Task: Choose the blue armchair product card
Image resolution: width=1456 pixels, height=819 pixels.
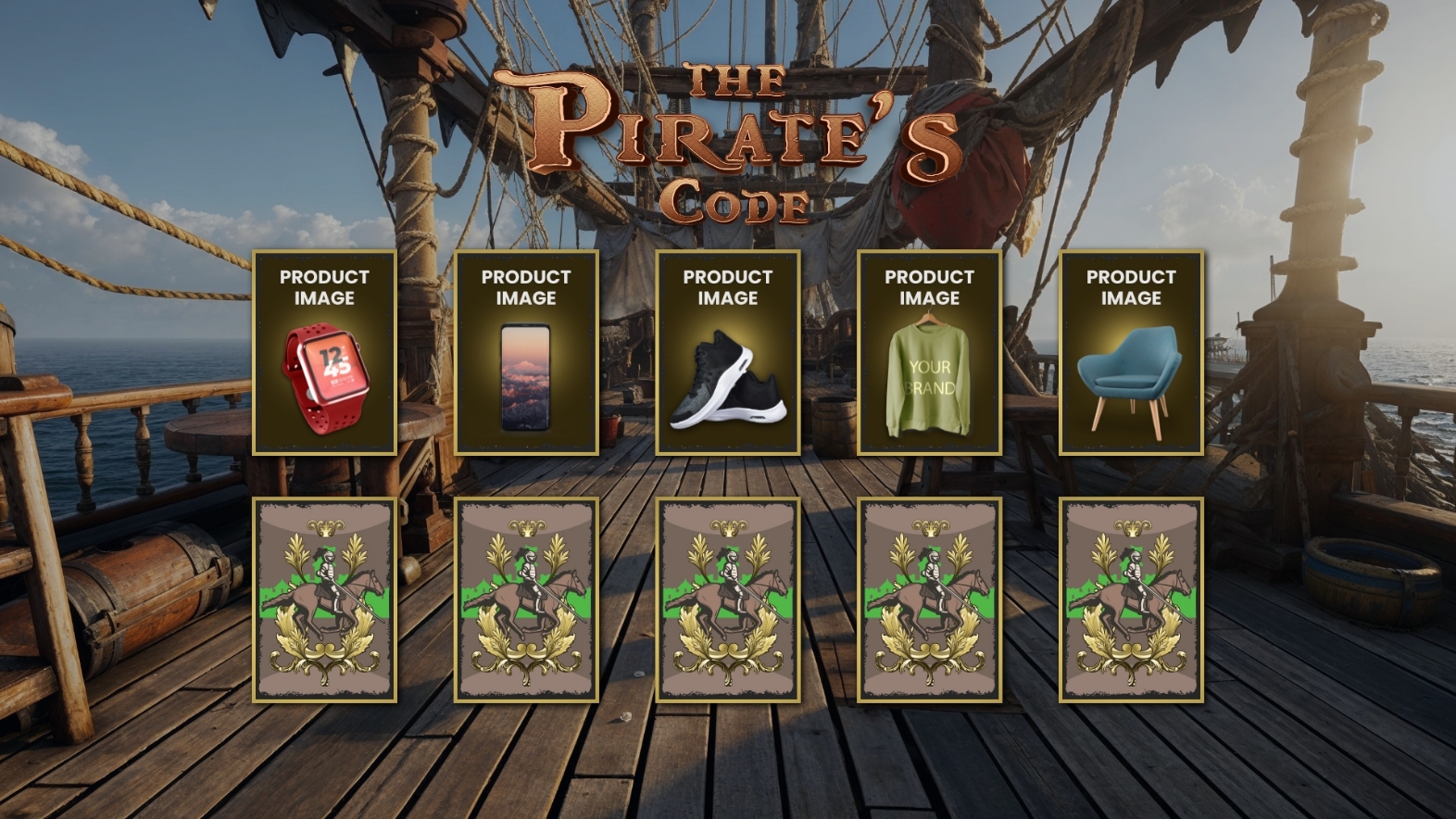Action: click(1131, 353)
